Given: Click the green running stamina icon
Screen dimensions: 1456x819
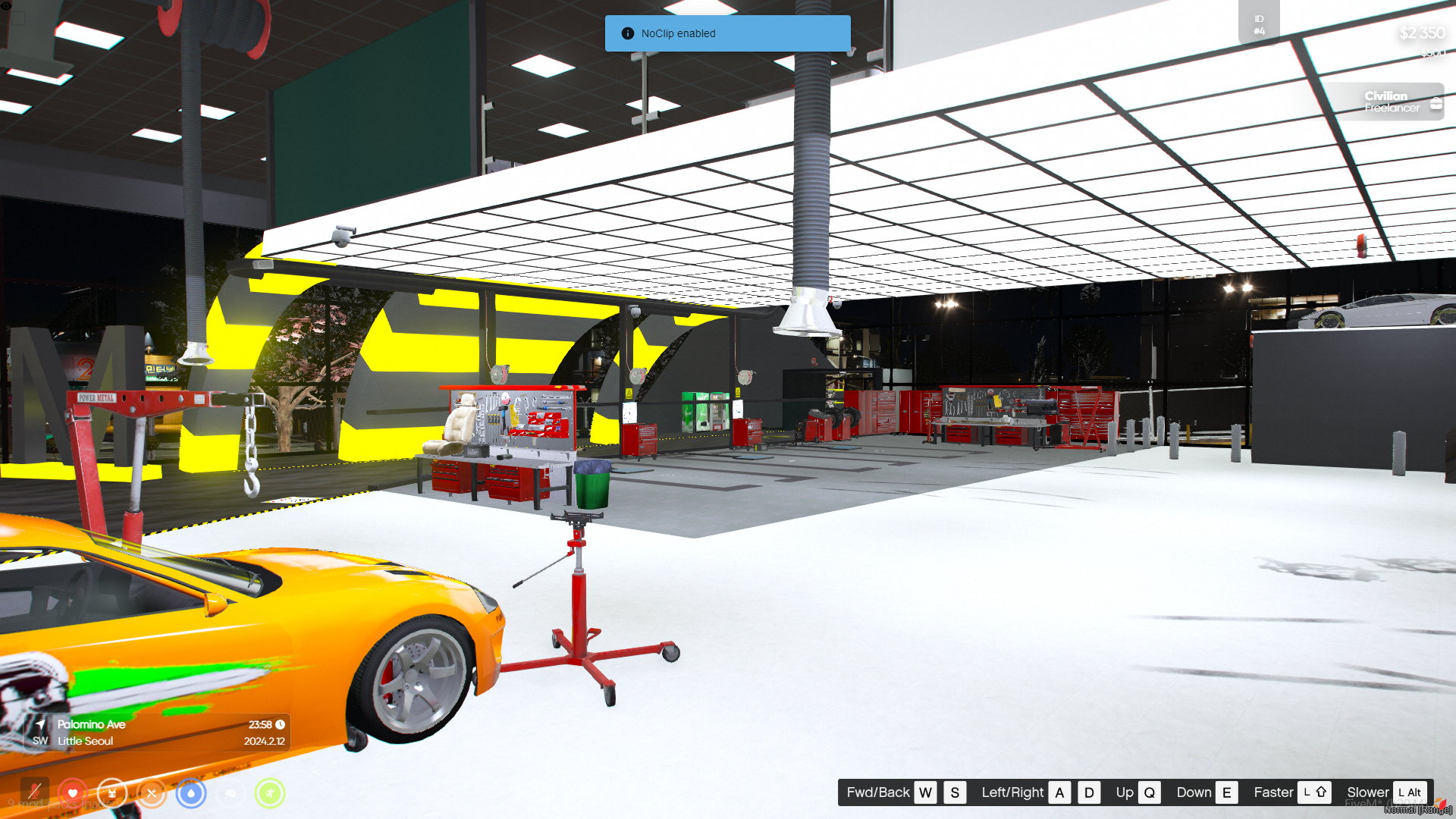Looking at the screenshot, I should [x=270, y=793].
